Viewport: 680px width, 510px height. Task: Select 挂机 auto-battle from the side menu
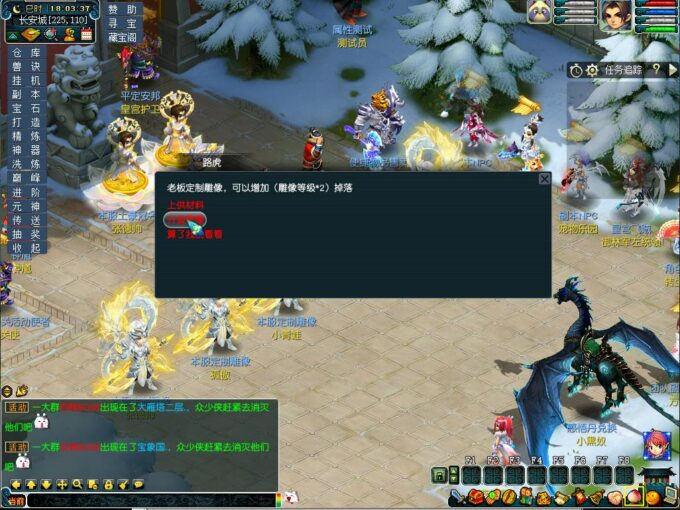pyautogui.click(x=26, y=80)
